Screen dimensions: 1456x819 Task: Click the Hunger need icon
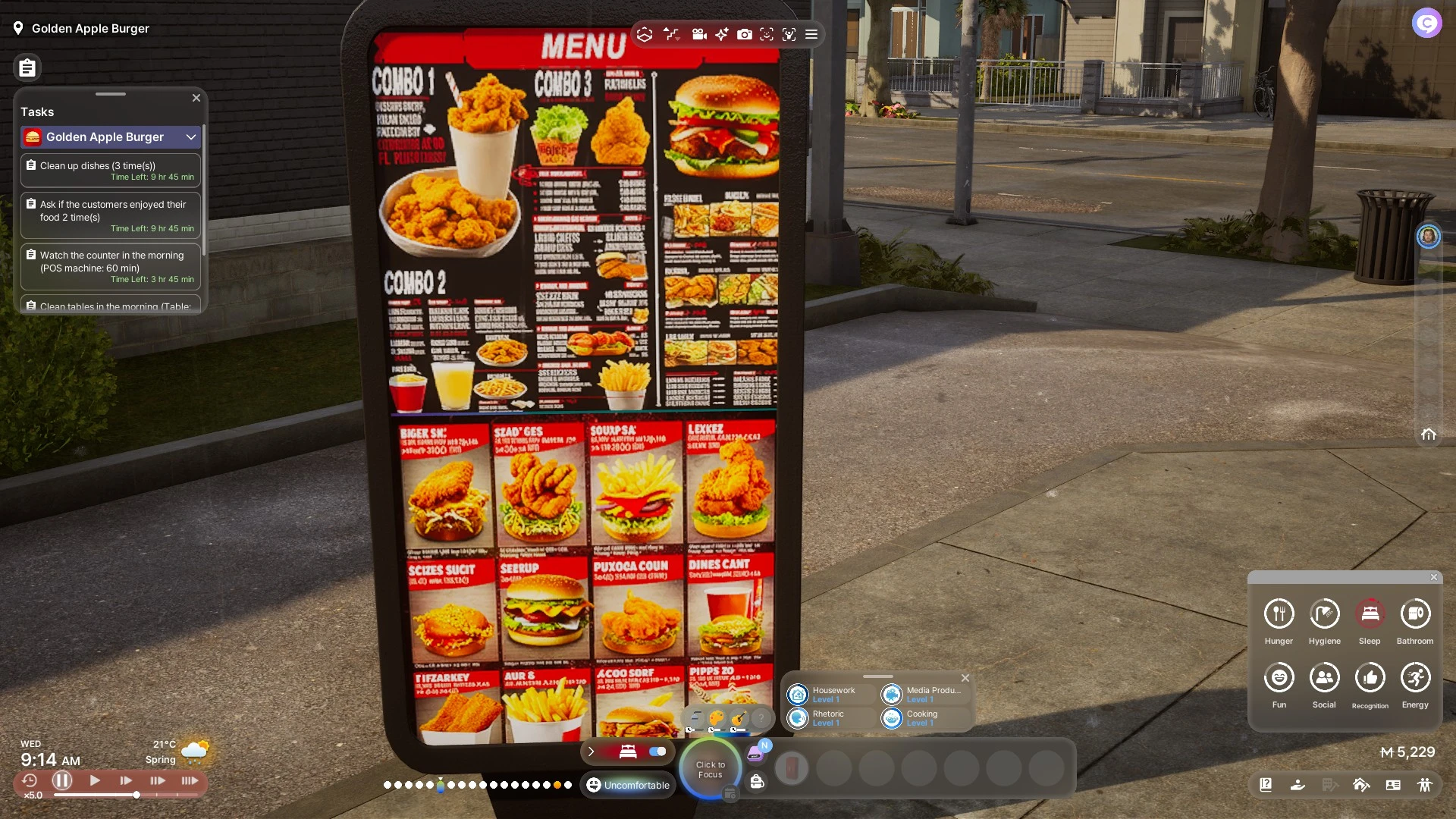1279,613
